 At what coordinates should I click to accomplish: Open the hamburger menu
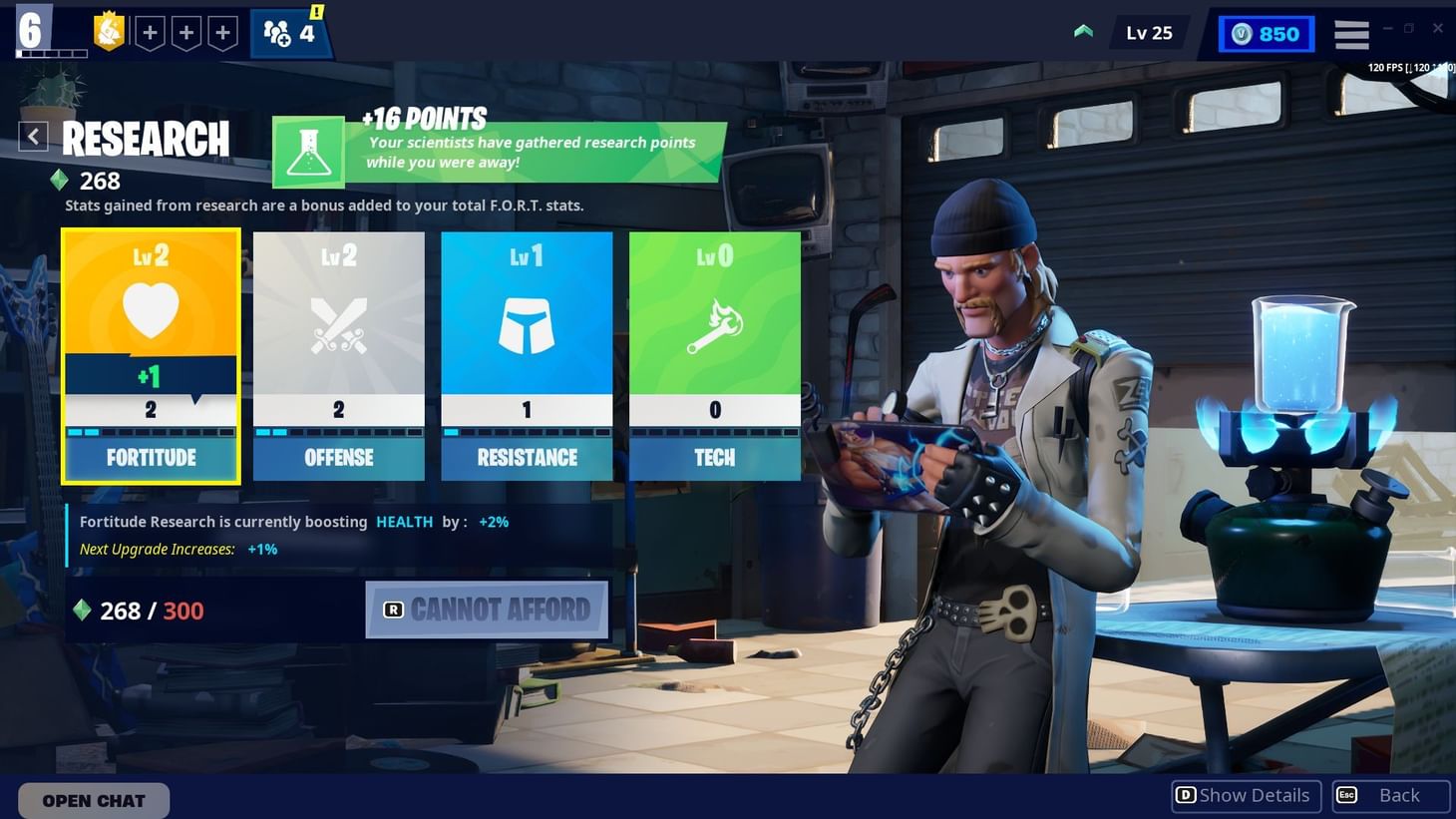(x=1351, y=33)
